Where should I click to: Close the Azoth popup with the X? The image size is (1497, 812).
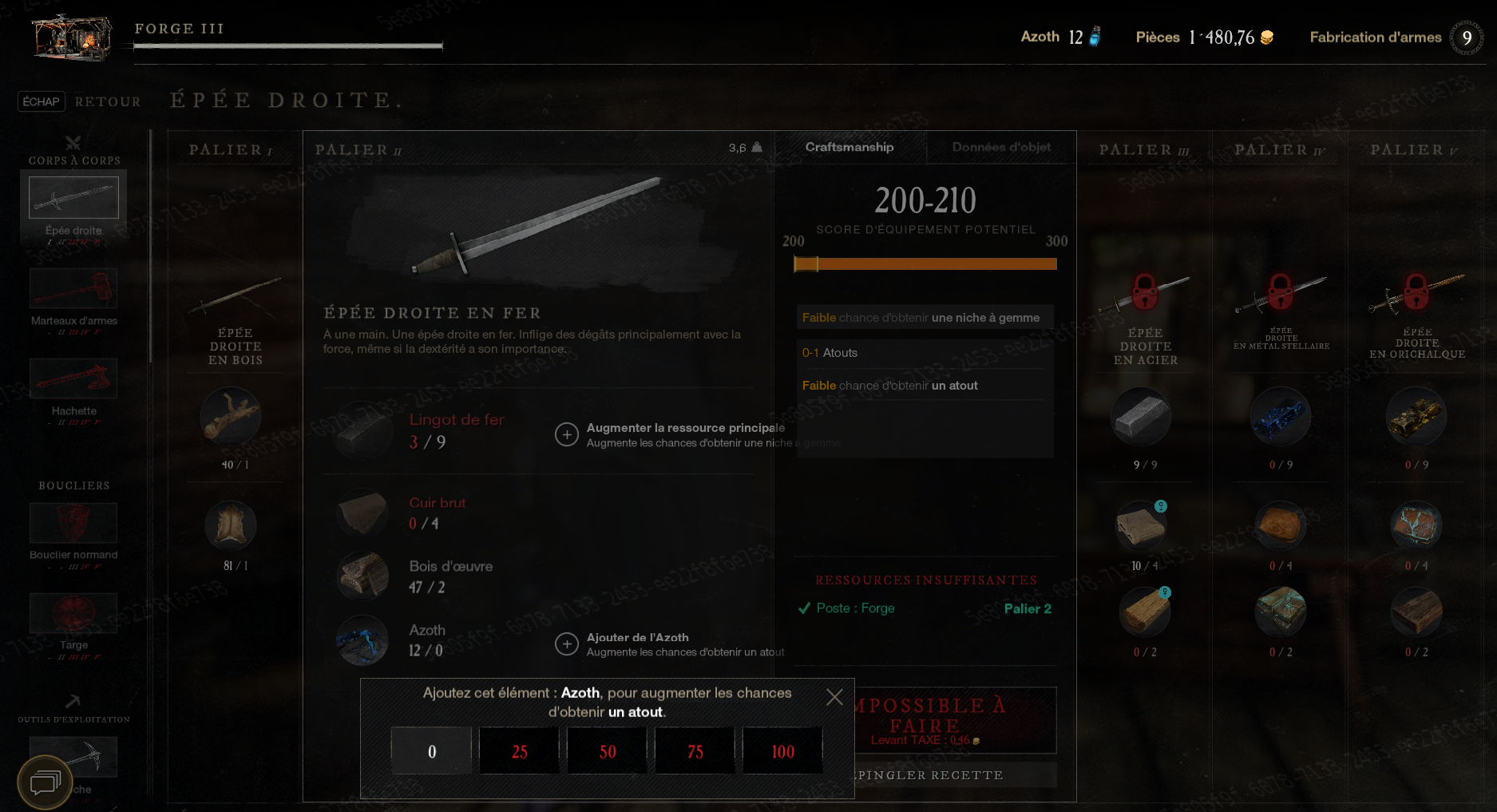[x=834, y=697]
